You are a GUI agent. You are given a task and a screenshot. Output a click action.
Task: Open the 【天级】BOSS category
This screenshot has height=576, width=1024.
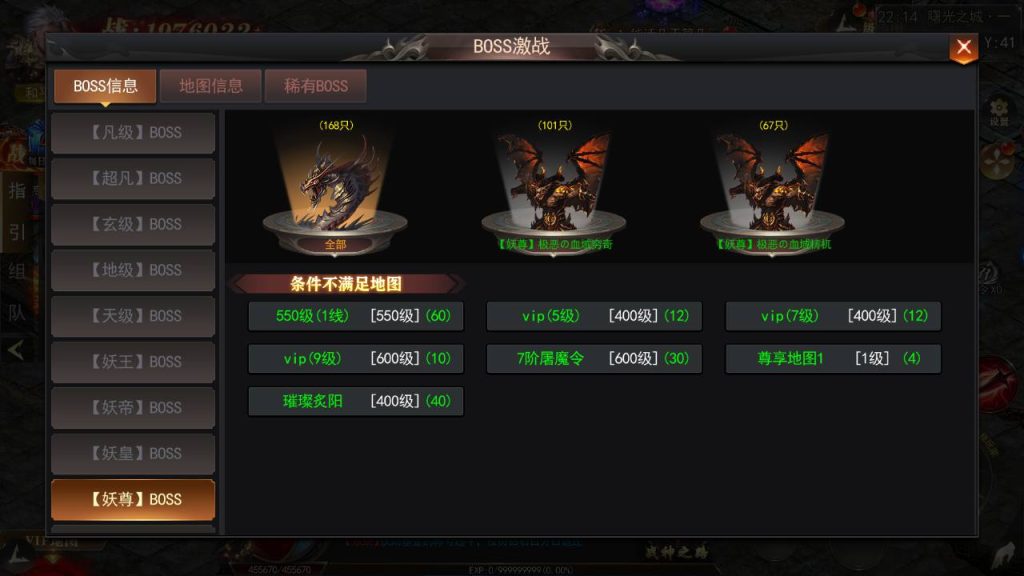[133, 317]
